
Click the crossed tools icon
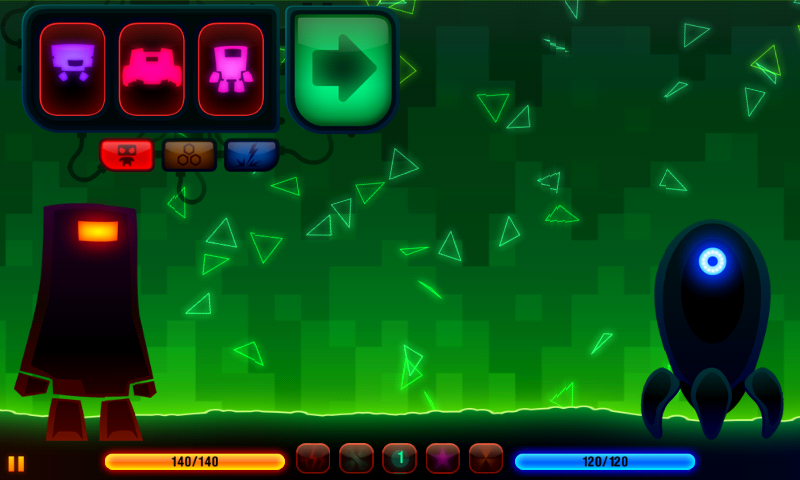[356, 458]
